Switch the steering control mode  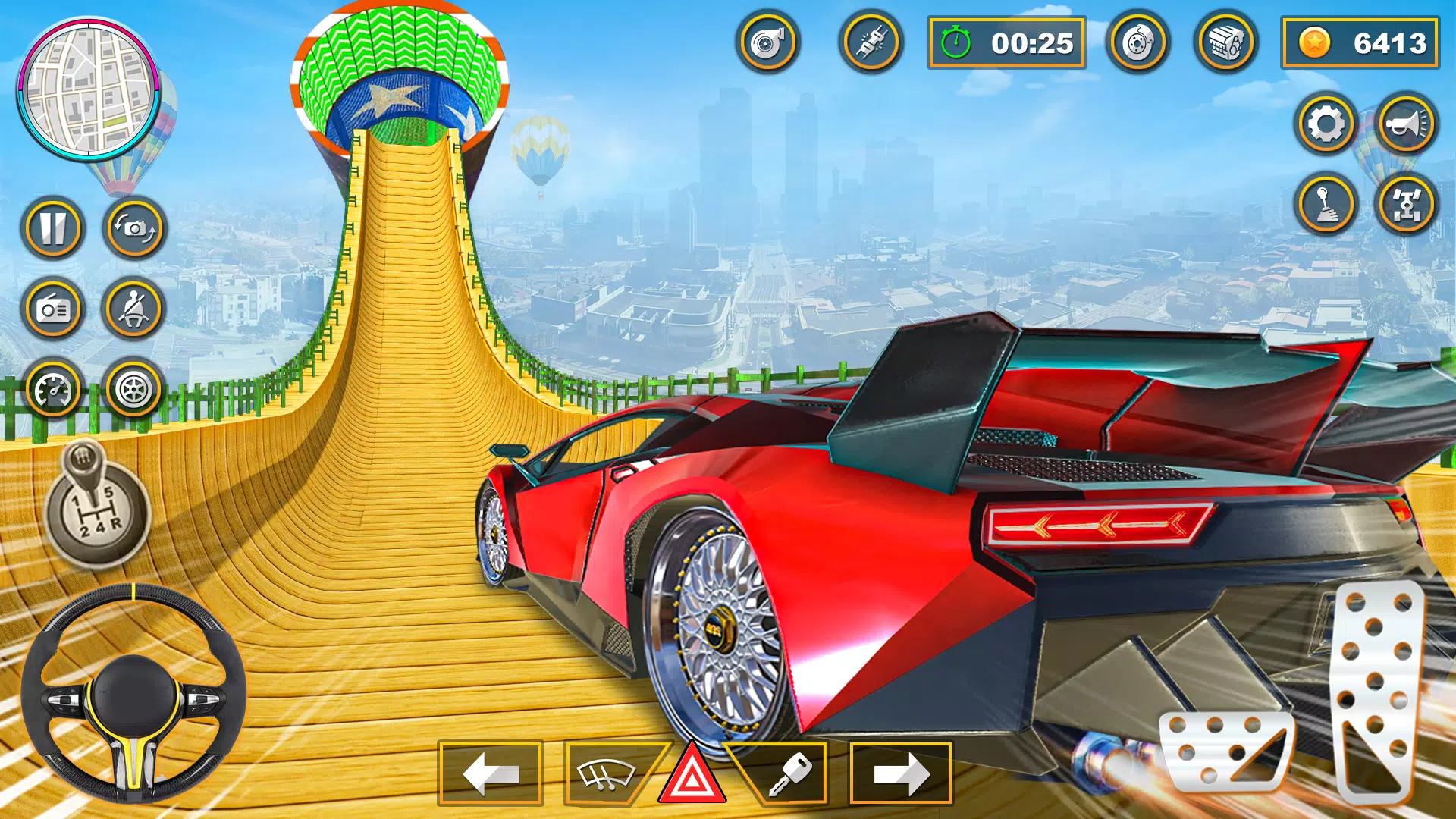(x=1407, y=205)
